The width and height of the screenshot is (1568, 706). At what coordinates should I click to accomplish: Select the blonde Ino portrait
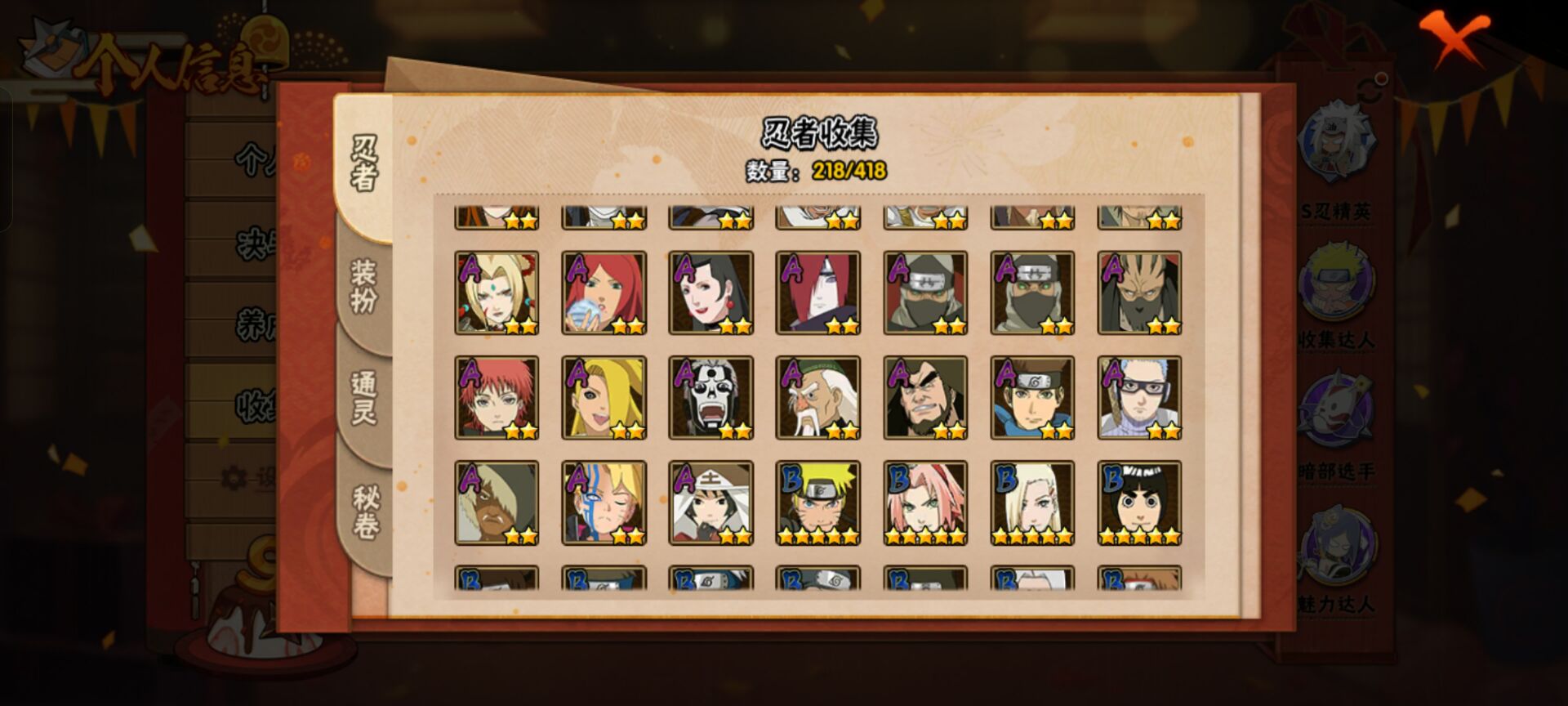pyautogui.click(x=1032, y=503)
